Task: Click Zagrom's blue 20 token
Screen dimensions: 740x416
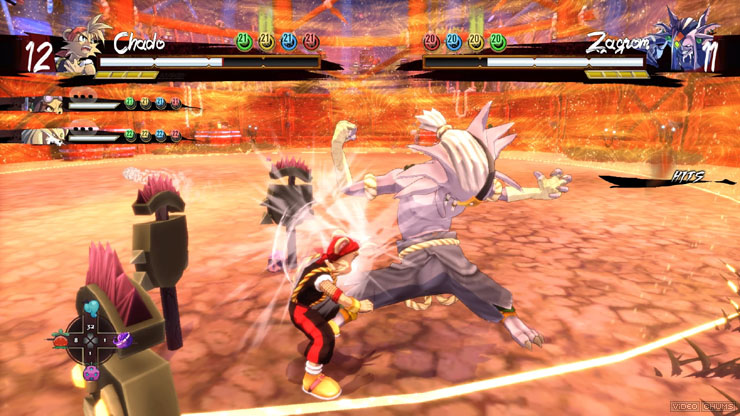Action: click(453, 41)
